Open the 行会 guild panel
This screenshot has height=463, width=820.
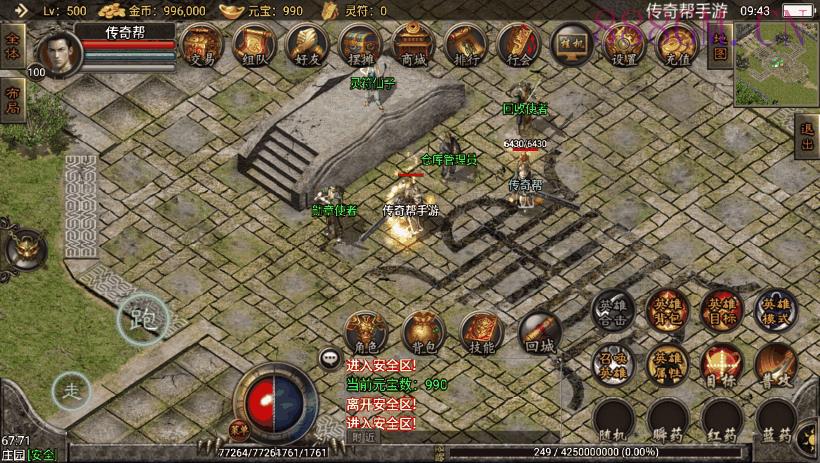(x=519, y=46)
